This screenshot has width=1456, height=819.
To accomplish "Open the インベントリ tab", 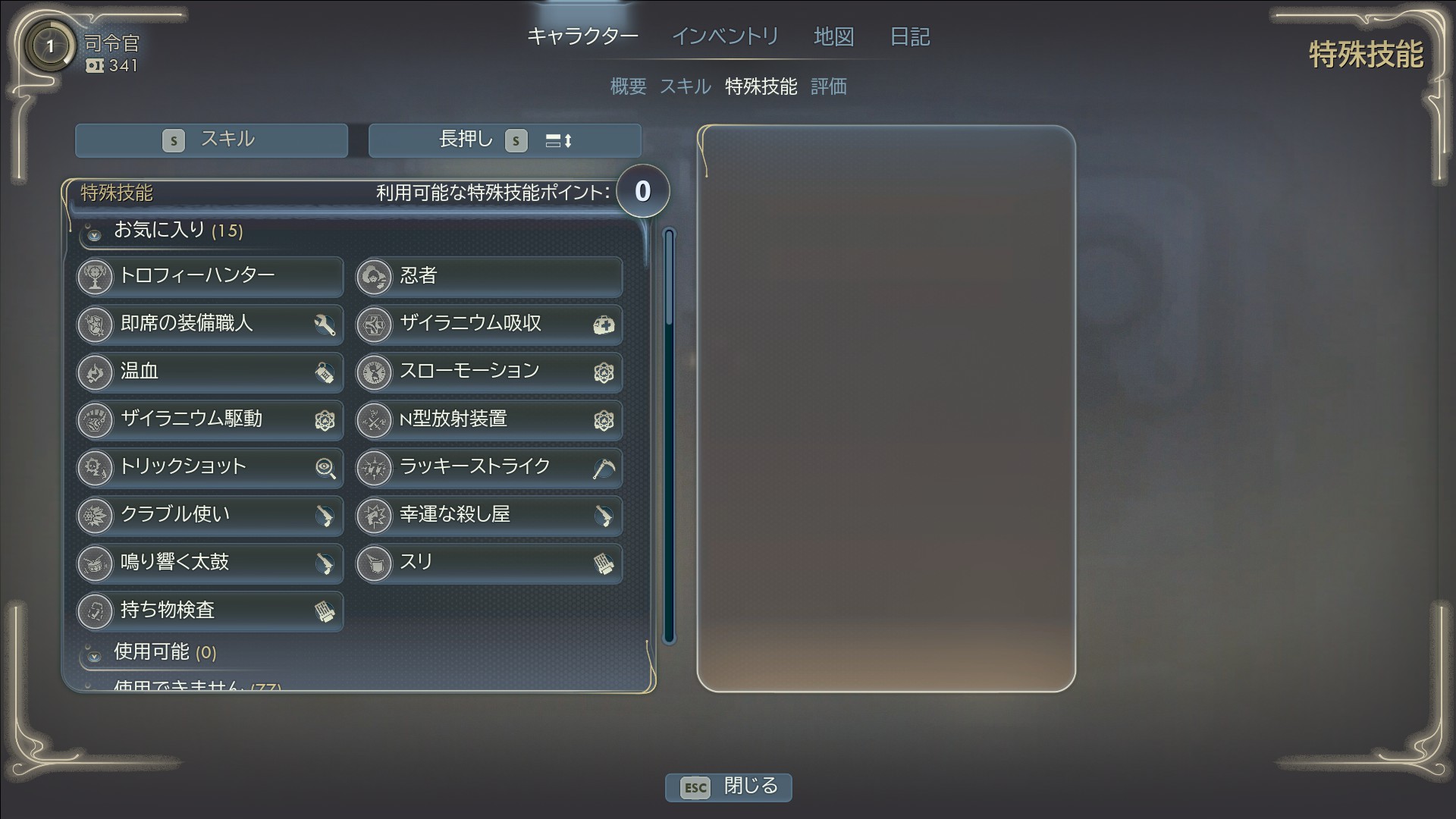I will point(725,36).
